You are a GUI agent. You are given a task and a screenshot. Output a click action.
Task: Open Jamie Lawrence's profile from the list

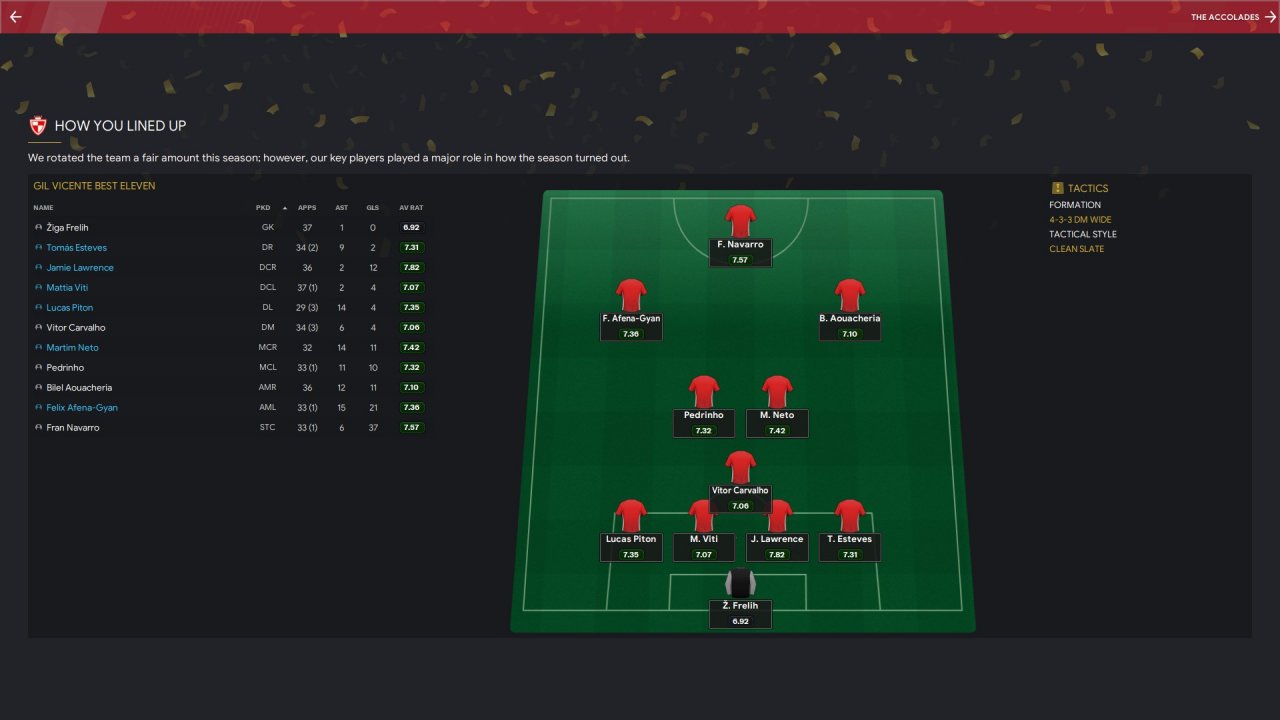coord(80,268)
